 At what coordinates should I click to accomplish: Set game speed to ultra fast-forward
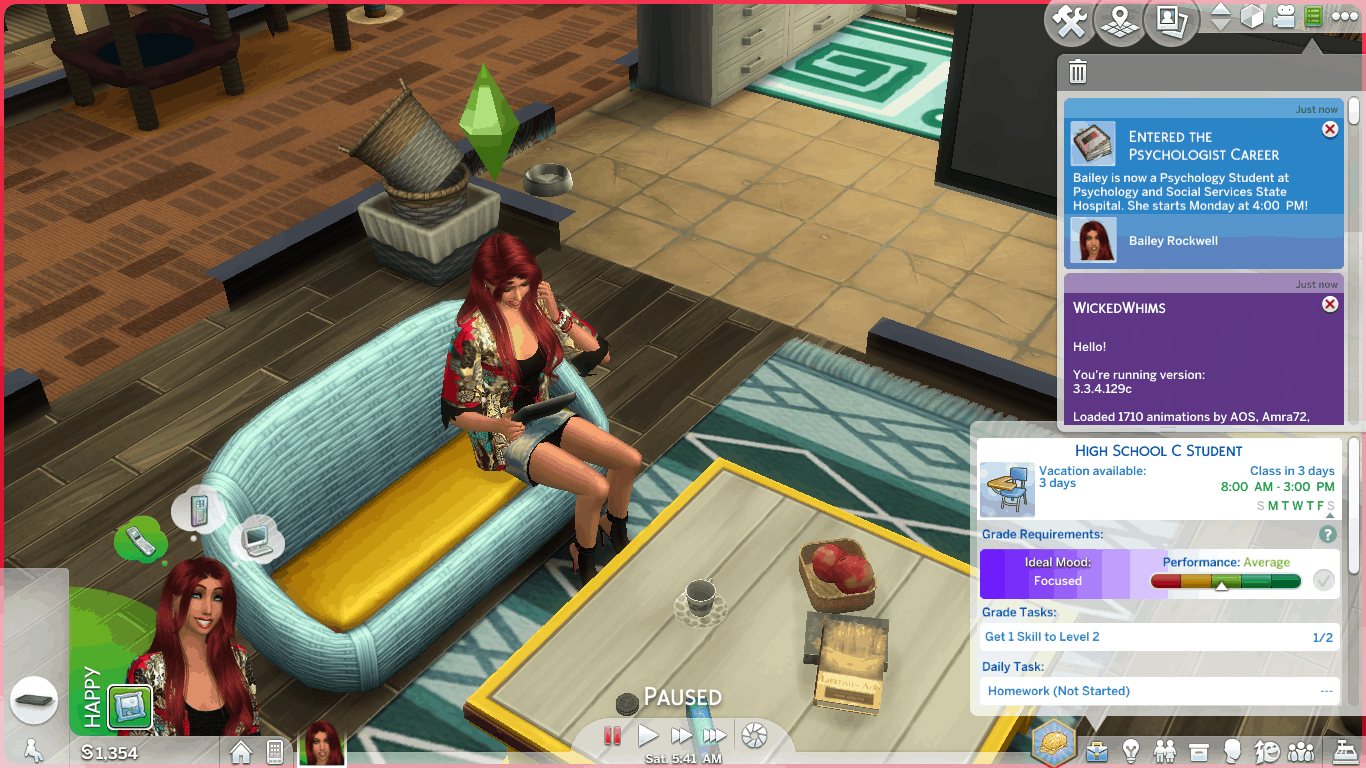point(714,736)
